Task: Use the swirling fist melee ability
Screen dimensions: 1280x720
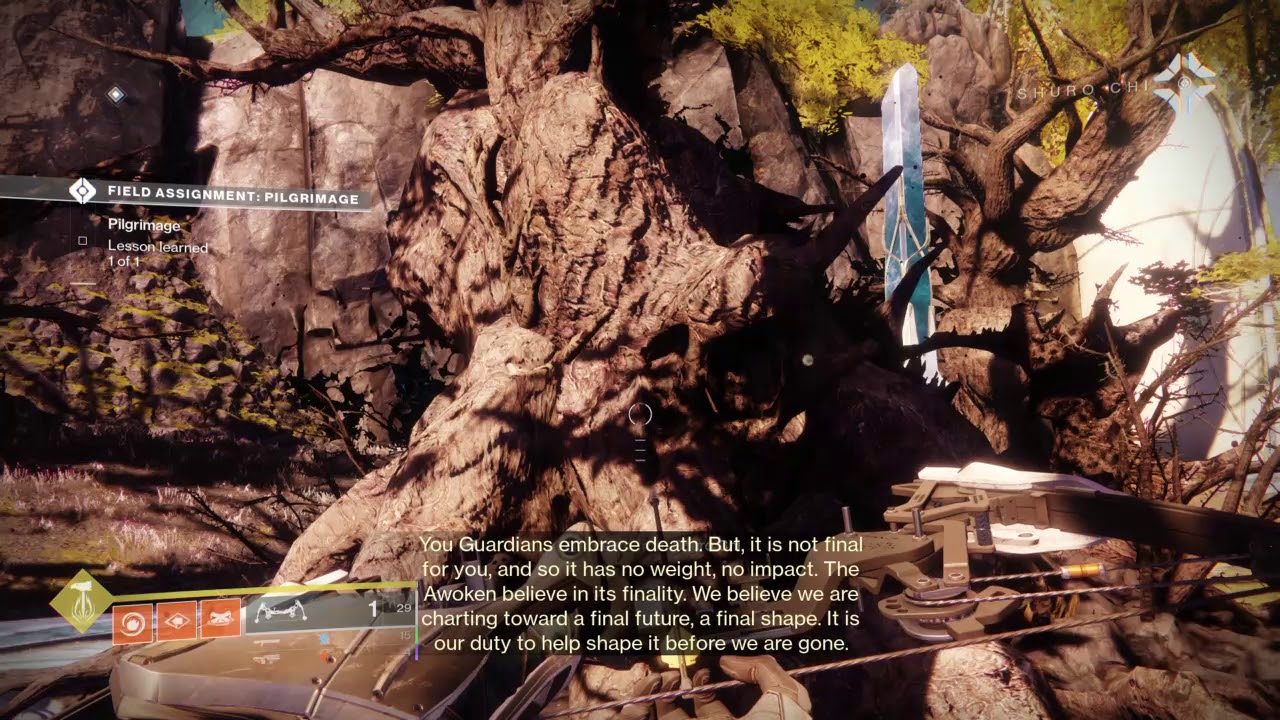Action: pos(132,622)
